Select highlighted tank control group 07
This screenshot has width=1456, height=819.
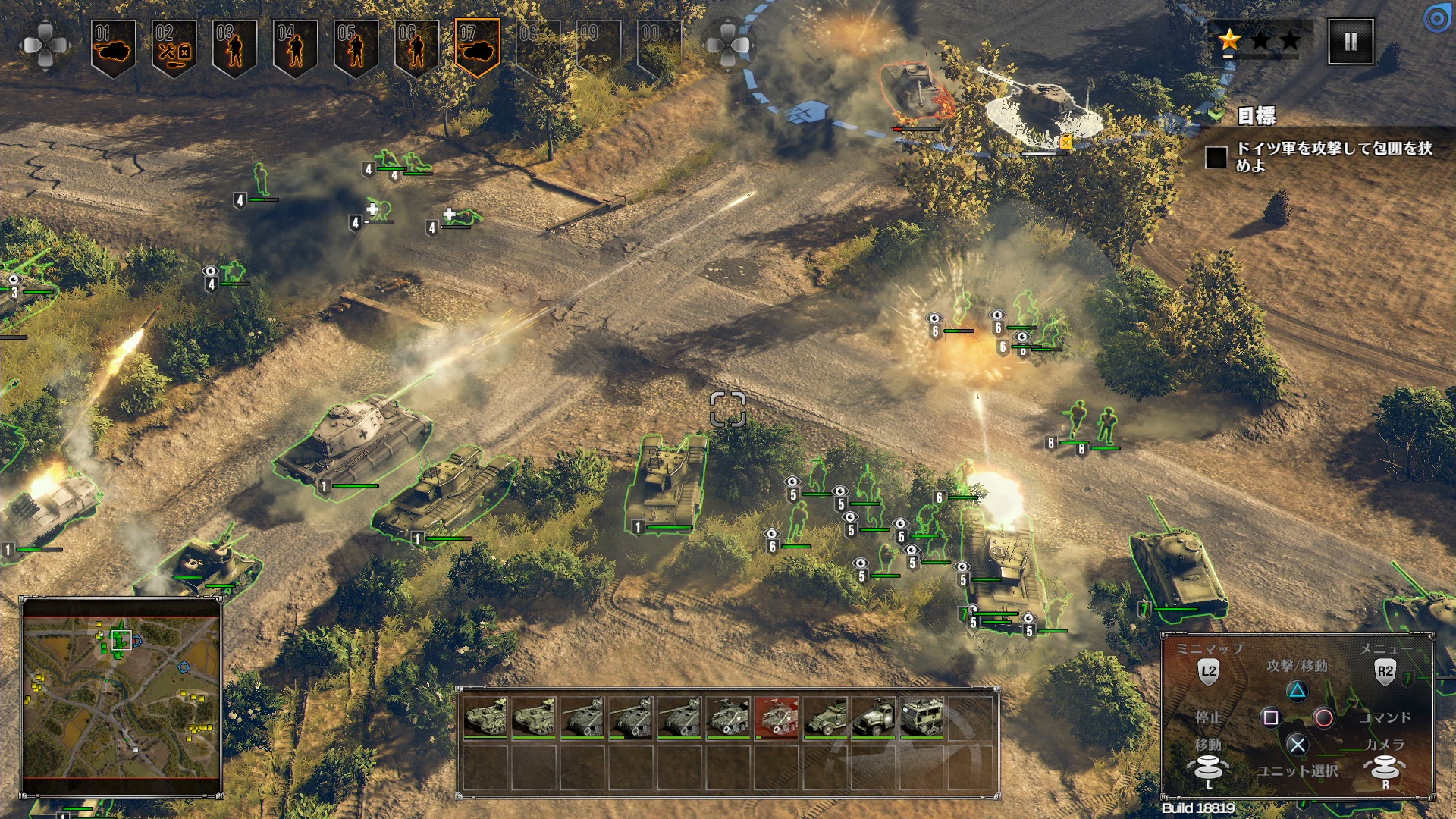[477, 48]
